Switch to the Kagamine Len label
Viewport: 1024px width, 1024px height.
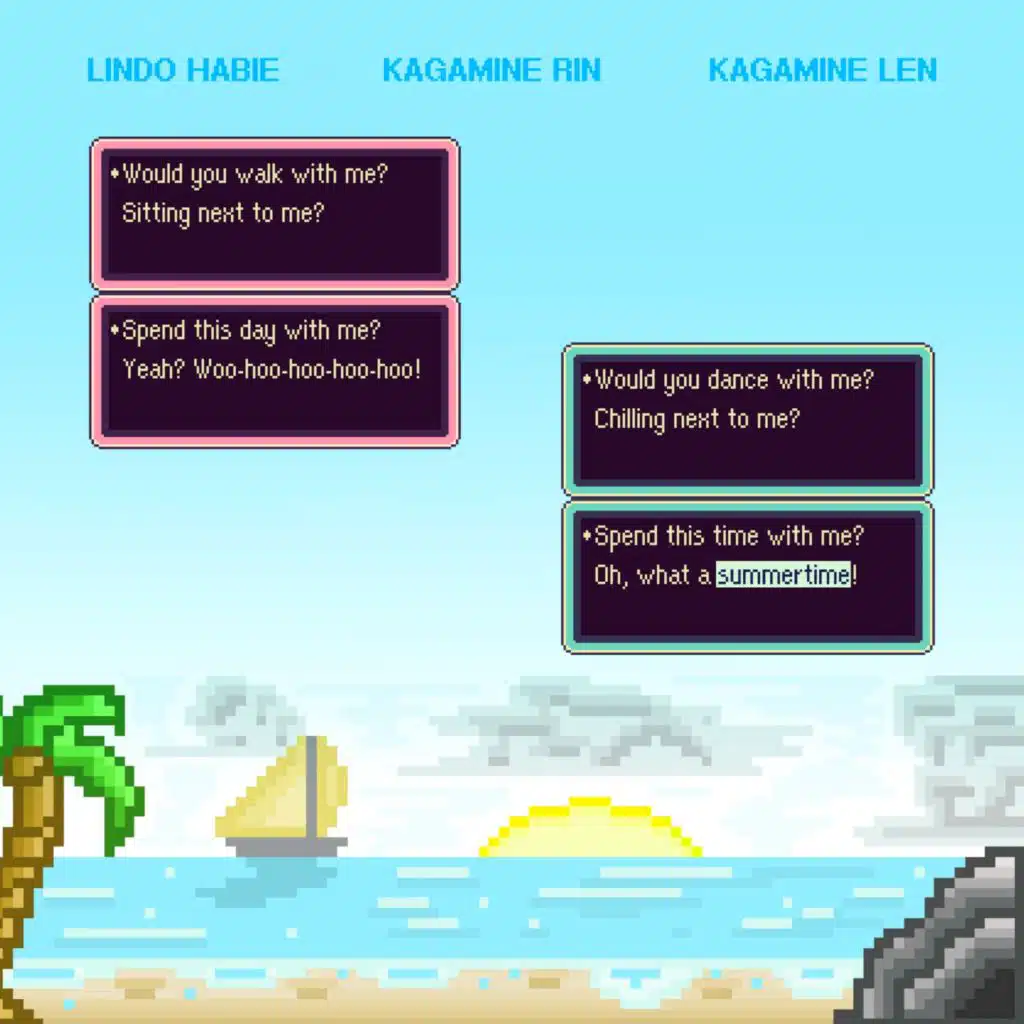[822, 71]
